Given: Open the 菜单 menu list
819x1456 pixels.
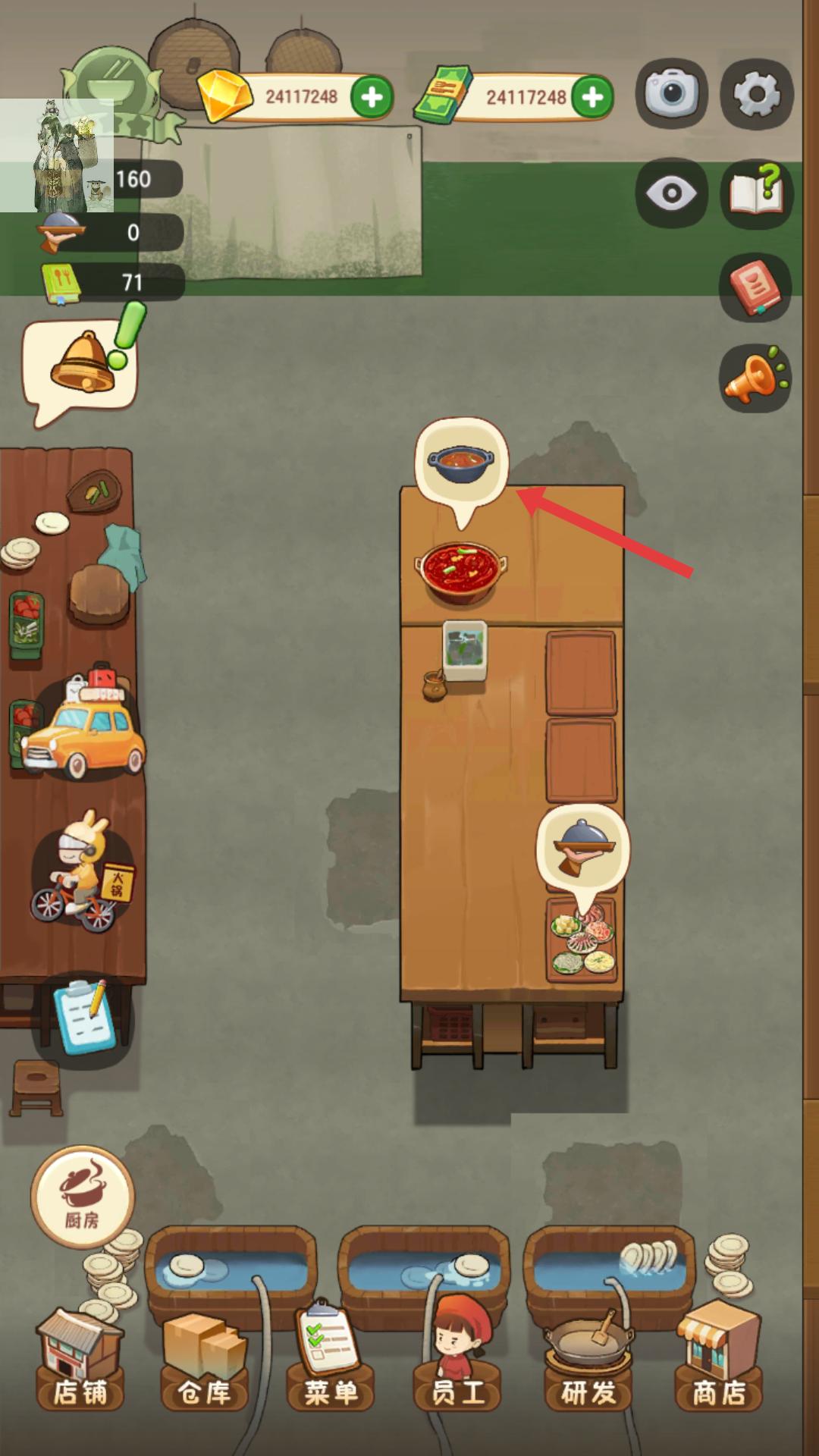Looking at the screenshot, I should [331, 1365].
